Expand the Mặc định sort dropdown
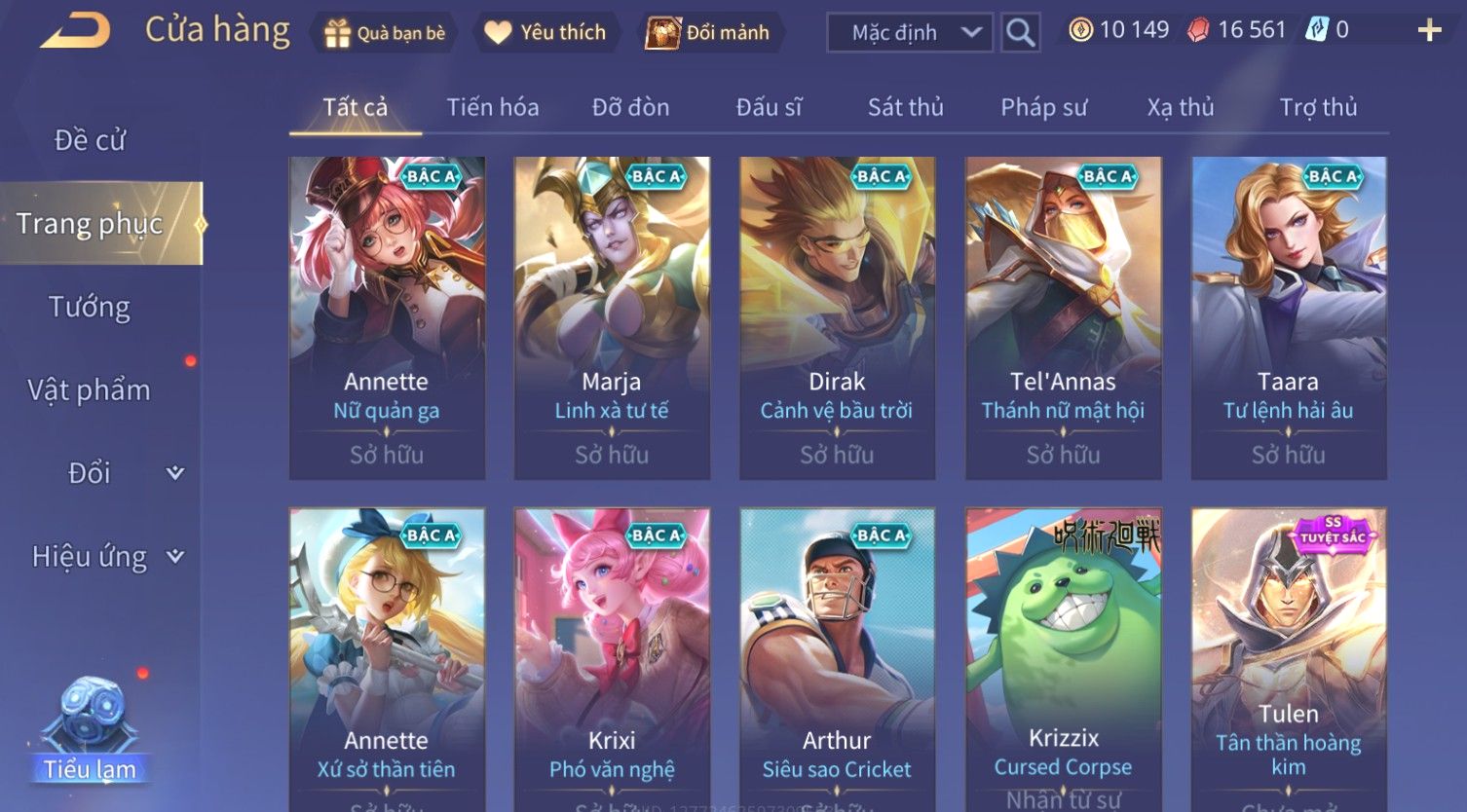This screenshot has height=812, width=1467. (909, 33)
